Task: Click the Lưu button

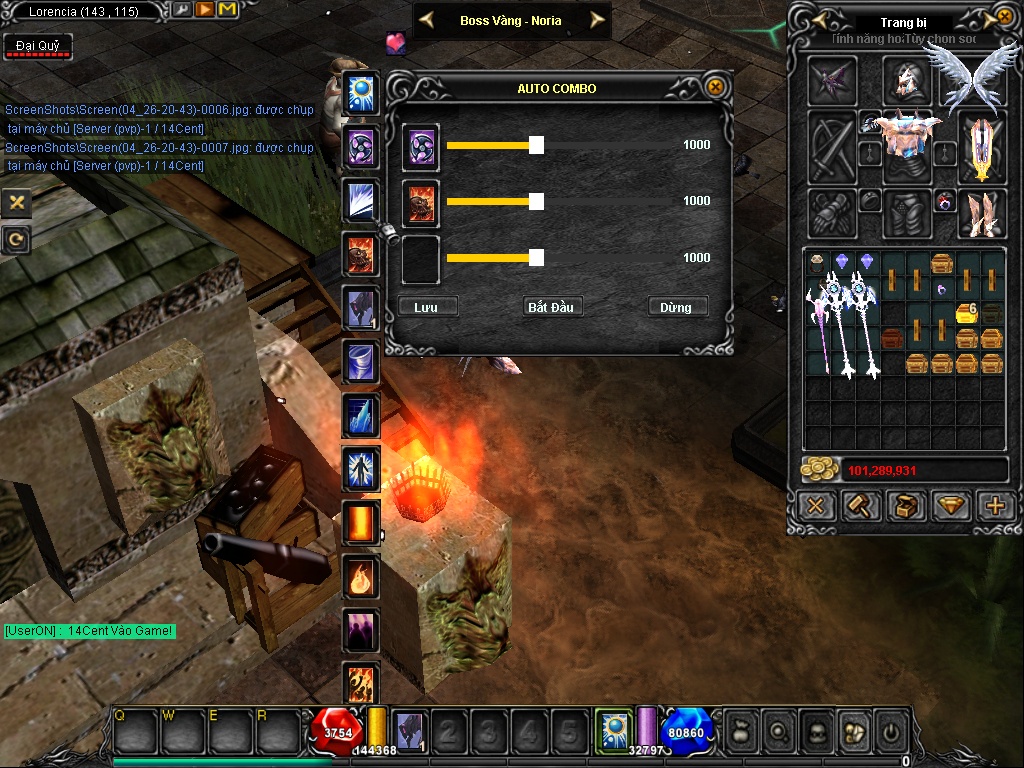Action: [428, 306]
